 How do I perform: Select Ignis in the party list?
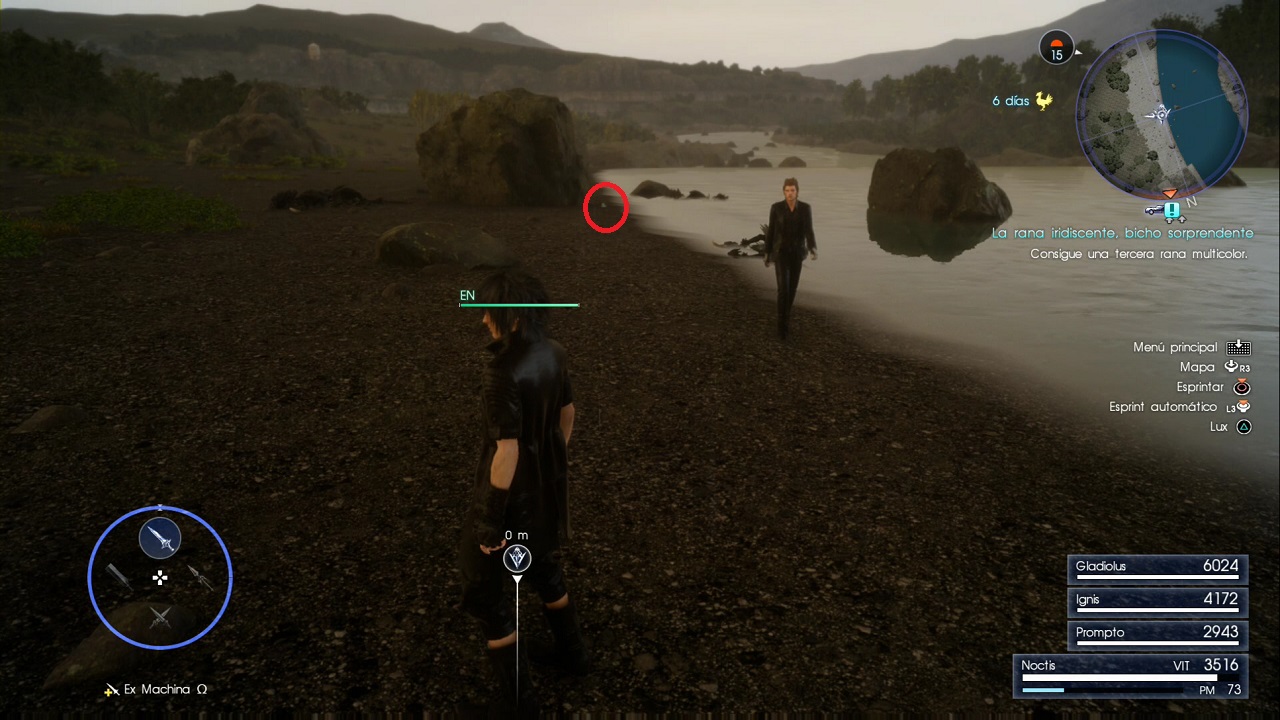[1157, 600]
